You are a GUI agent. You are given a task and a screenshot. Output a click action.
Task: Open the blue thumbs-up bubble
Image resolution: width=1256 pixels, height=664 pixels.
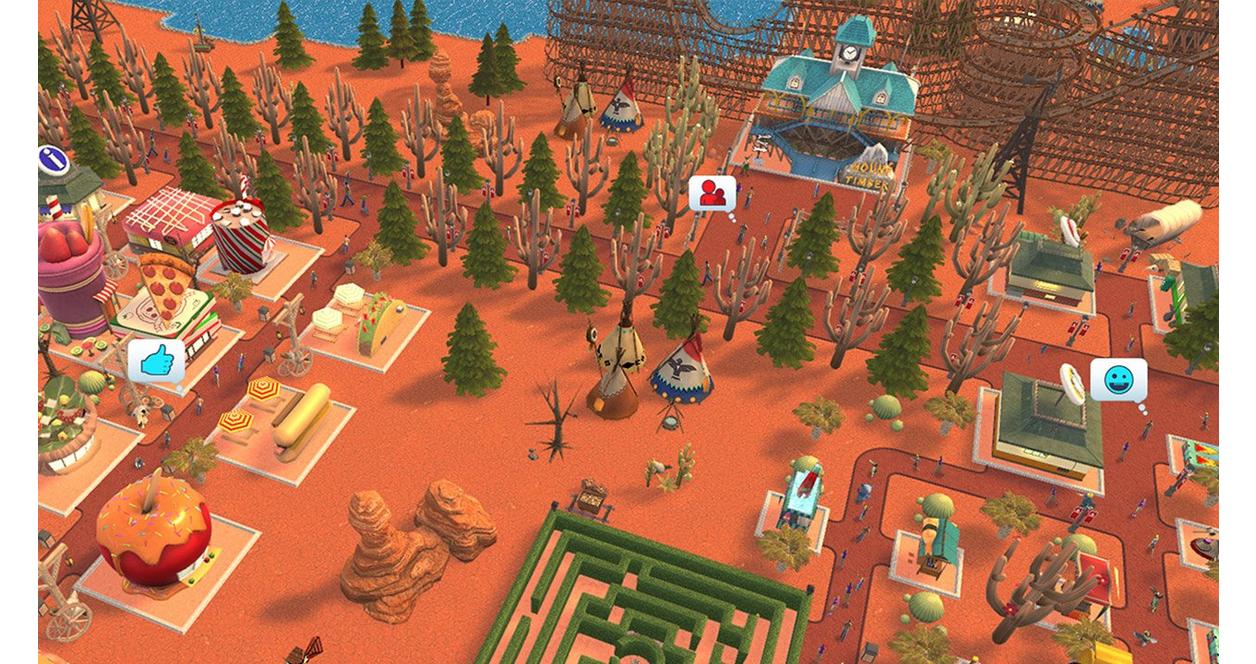click(155, 361)
